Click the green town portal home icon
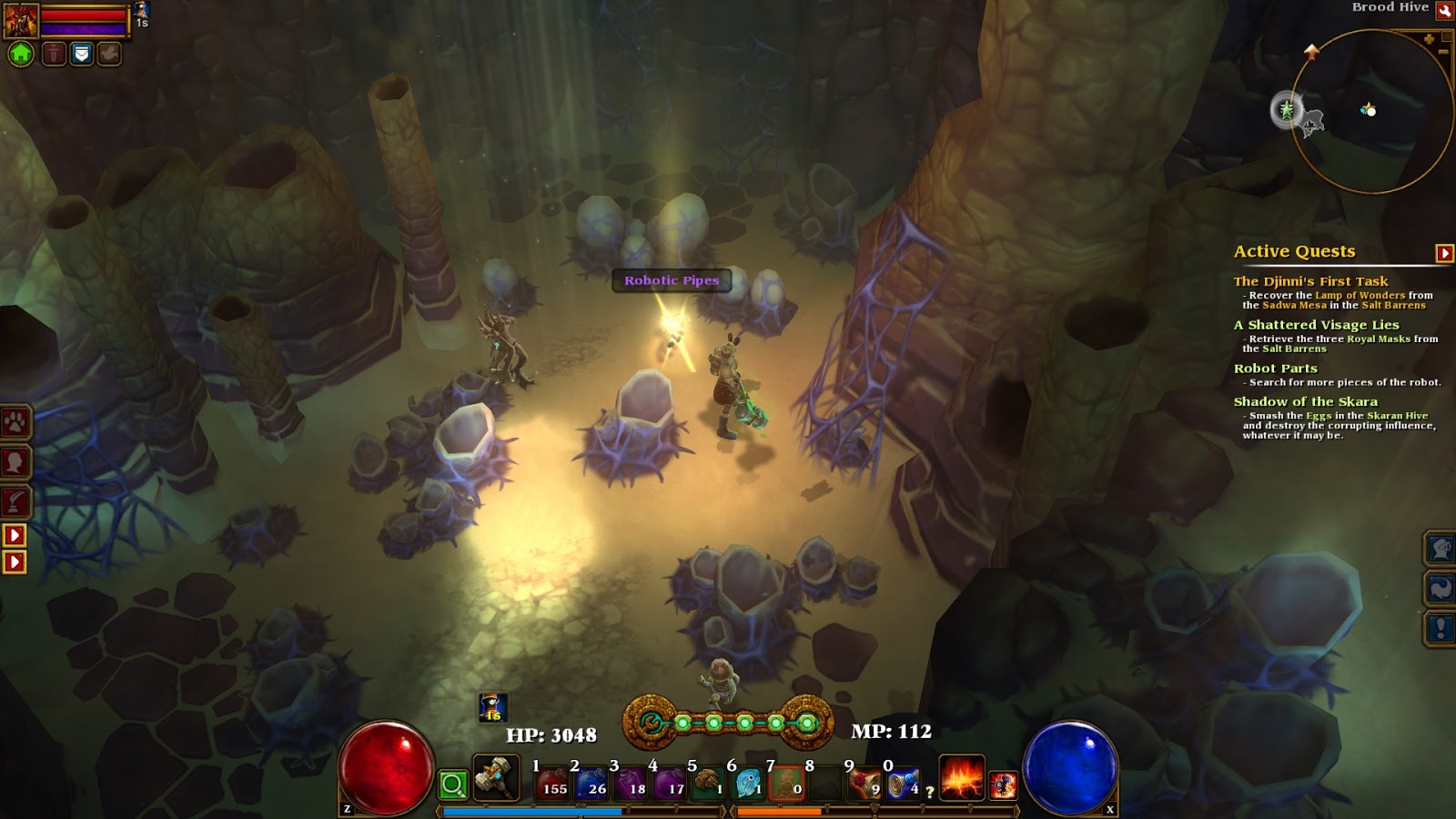 pos(20,53)
